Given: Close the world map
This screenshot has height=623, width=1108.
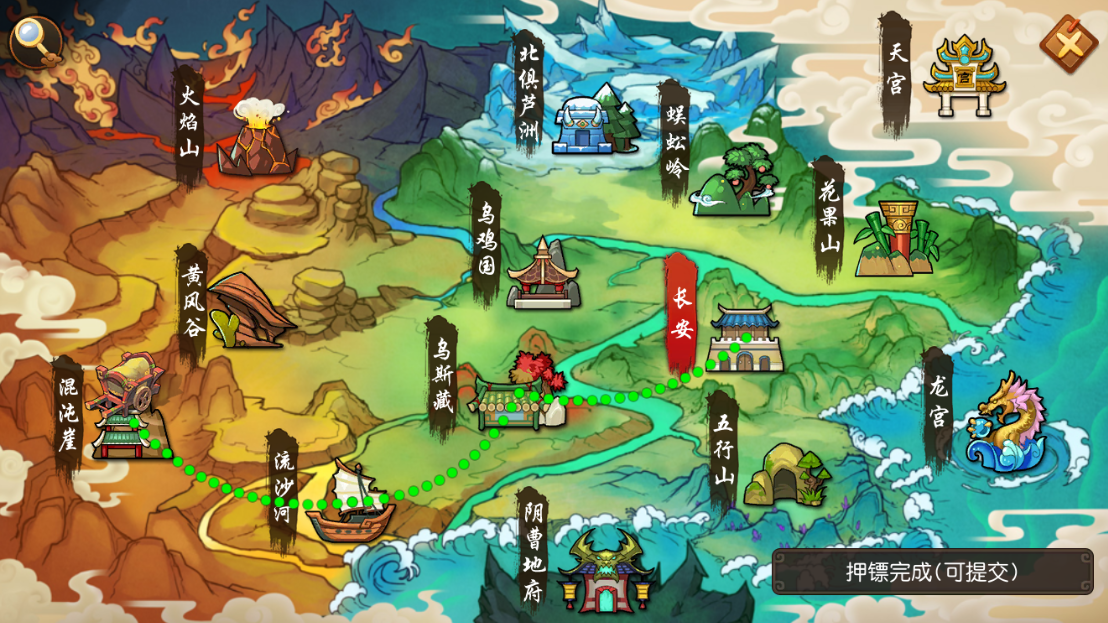Looking at the screenshot, I should click(x=1069, y=43).
